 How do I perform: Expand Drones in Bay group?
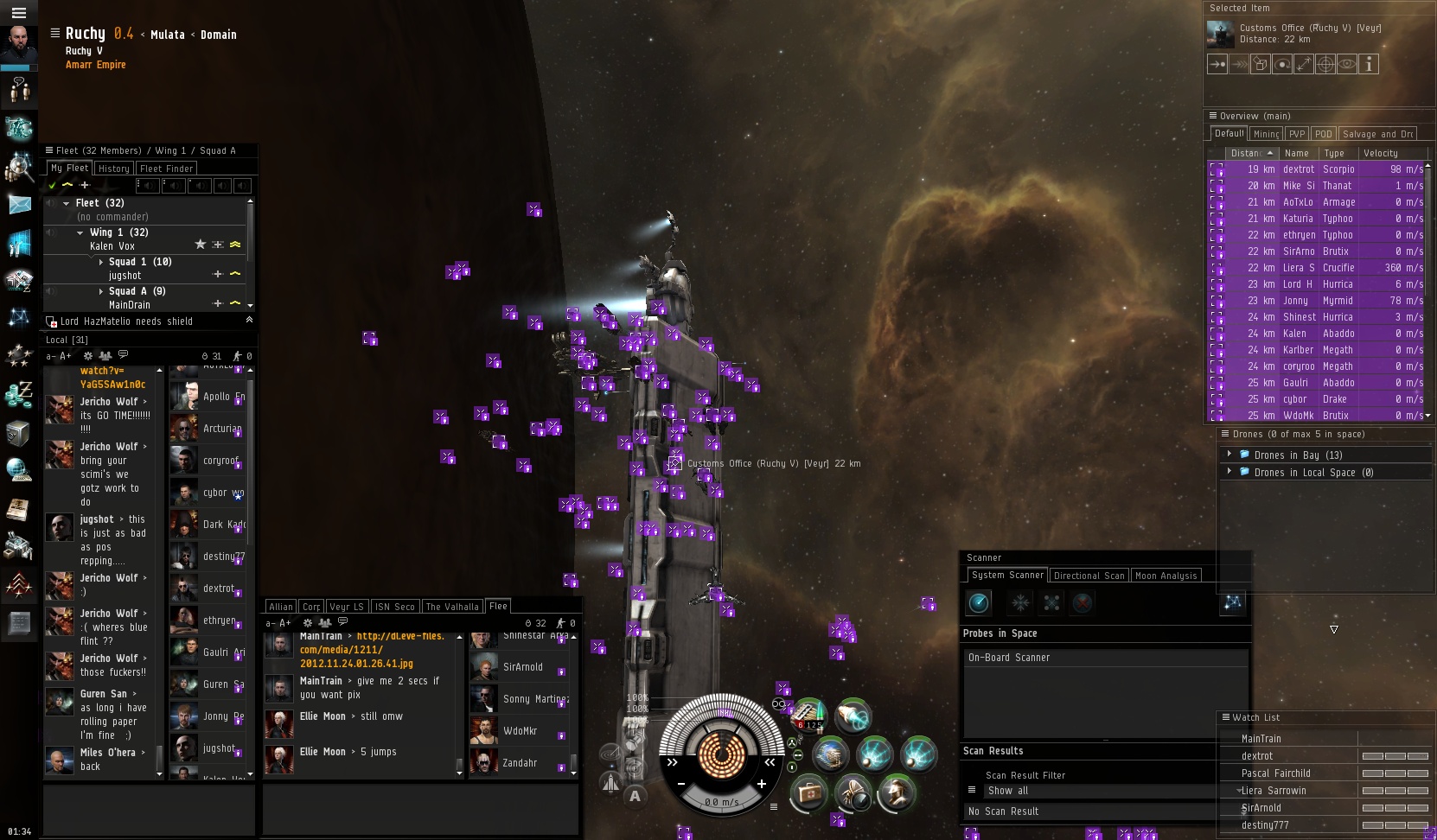(1229, 455)
